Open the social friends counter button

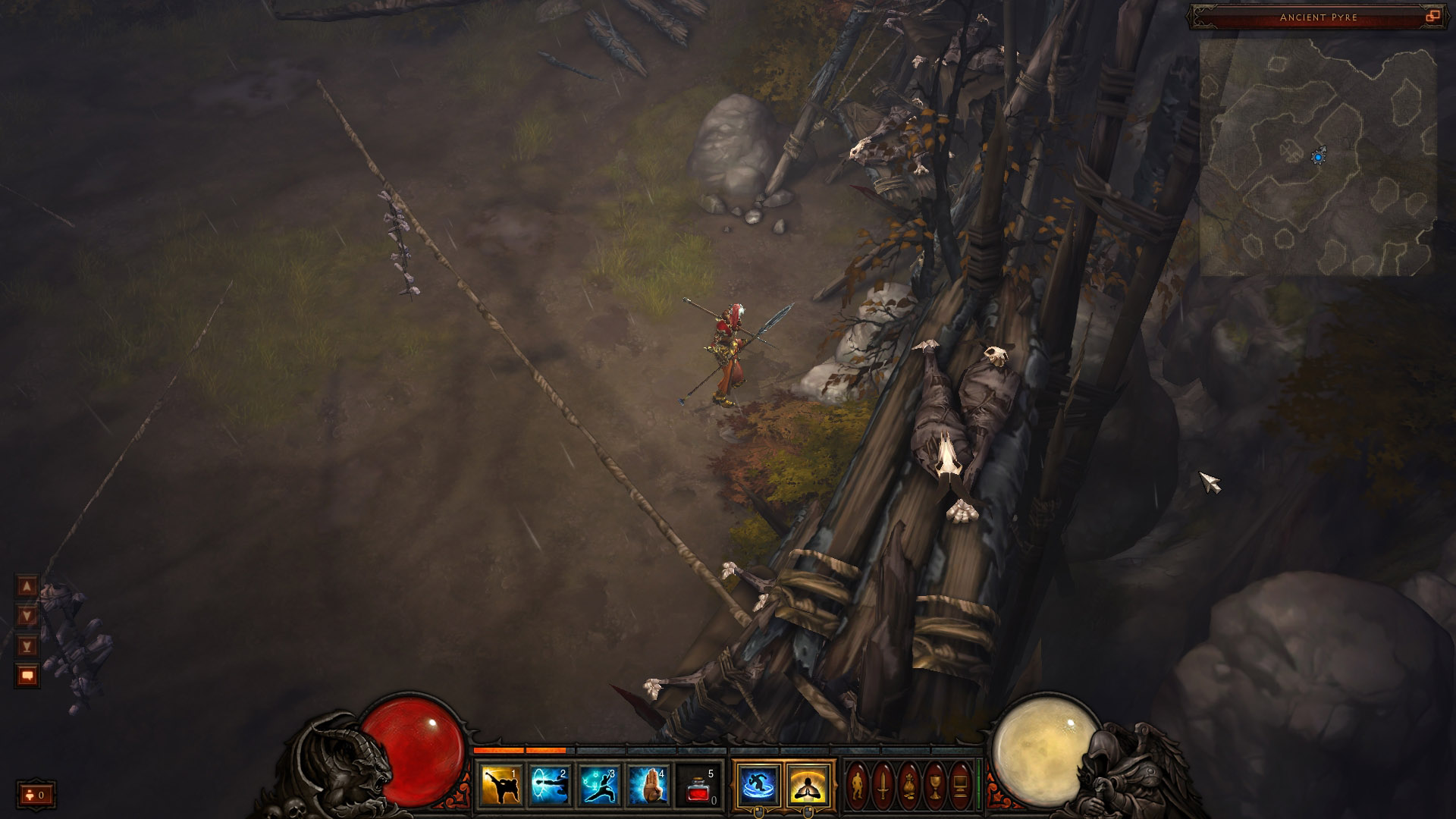36,795
